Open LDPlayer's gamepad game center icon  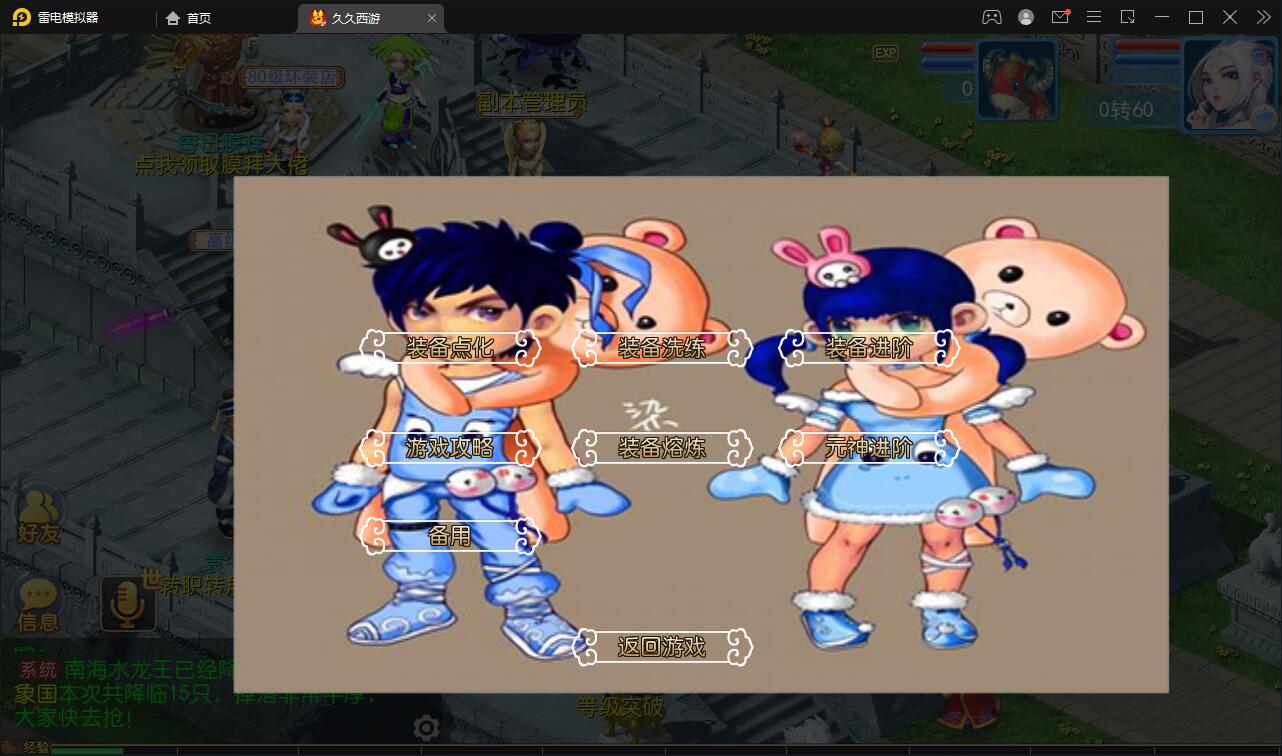(991, 17)
